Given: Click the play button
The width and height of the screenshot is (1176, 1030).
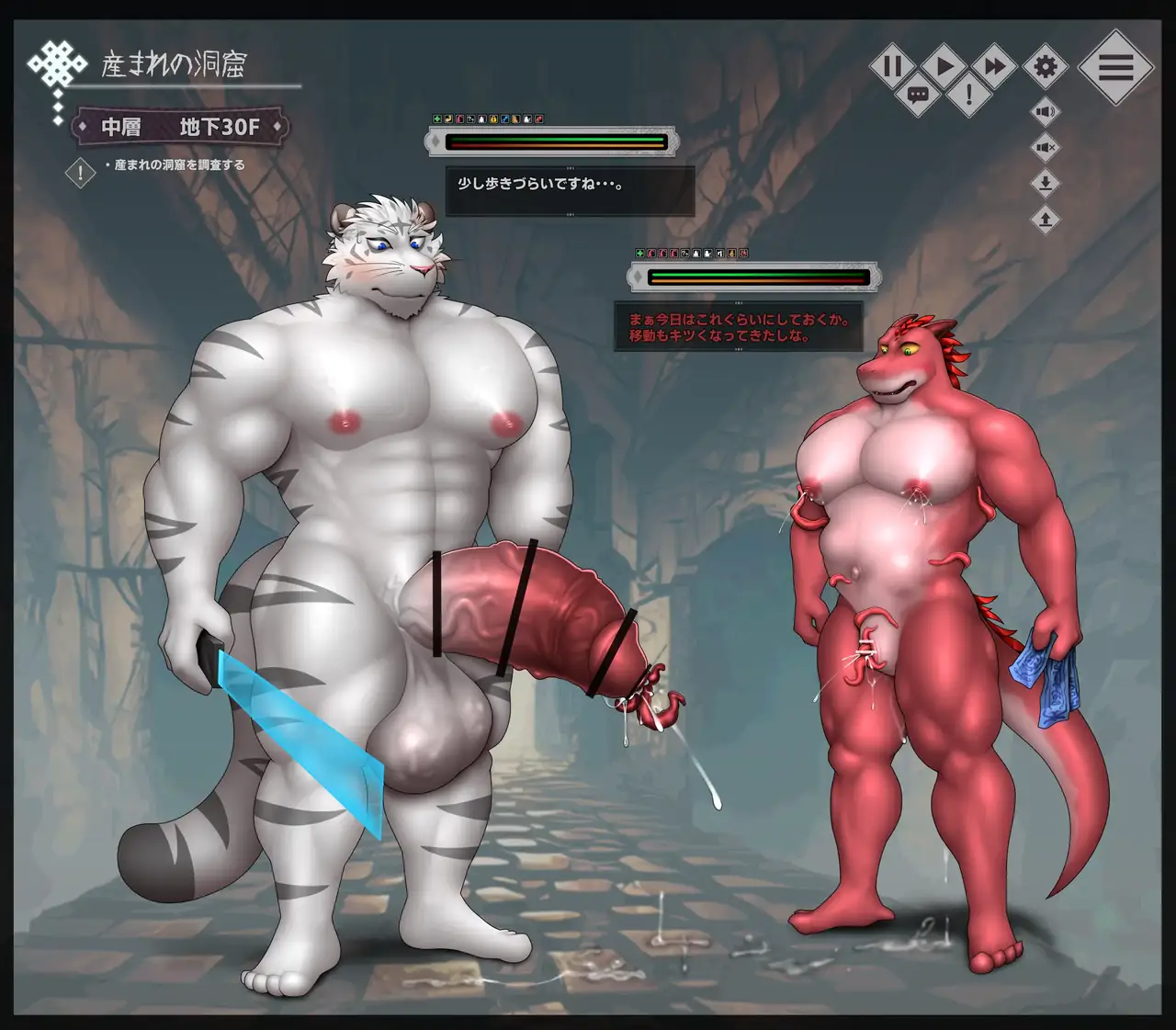Looking at the screenshot, I should pyautogui.click(x=944, y=66).
